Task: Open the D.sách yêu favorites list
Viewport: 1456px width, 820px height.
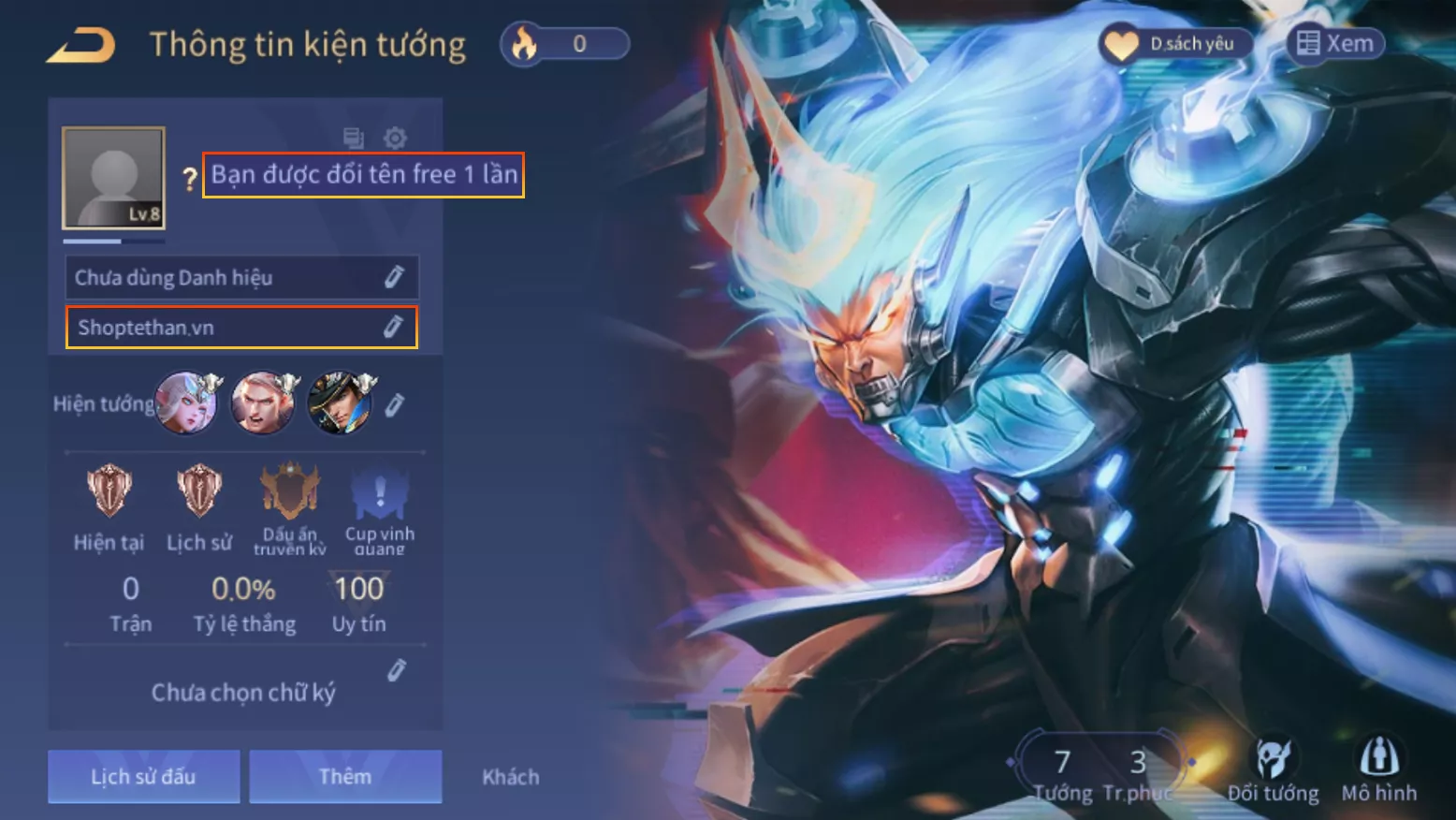Action: pos(1176,44)
